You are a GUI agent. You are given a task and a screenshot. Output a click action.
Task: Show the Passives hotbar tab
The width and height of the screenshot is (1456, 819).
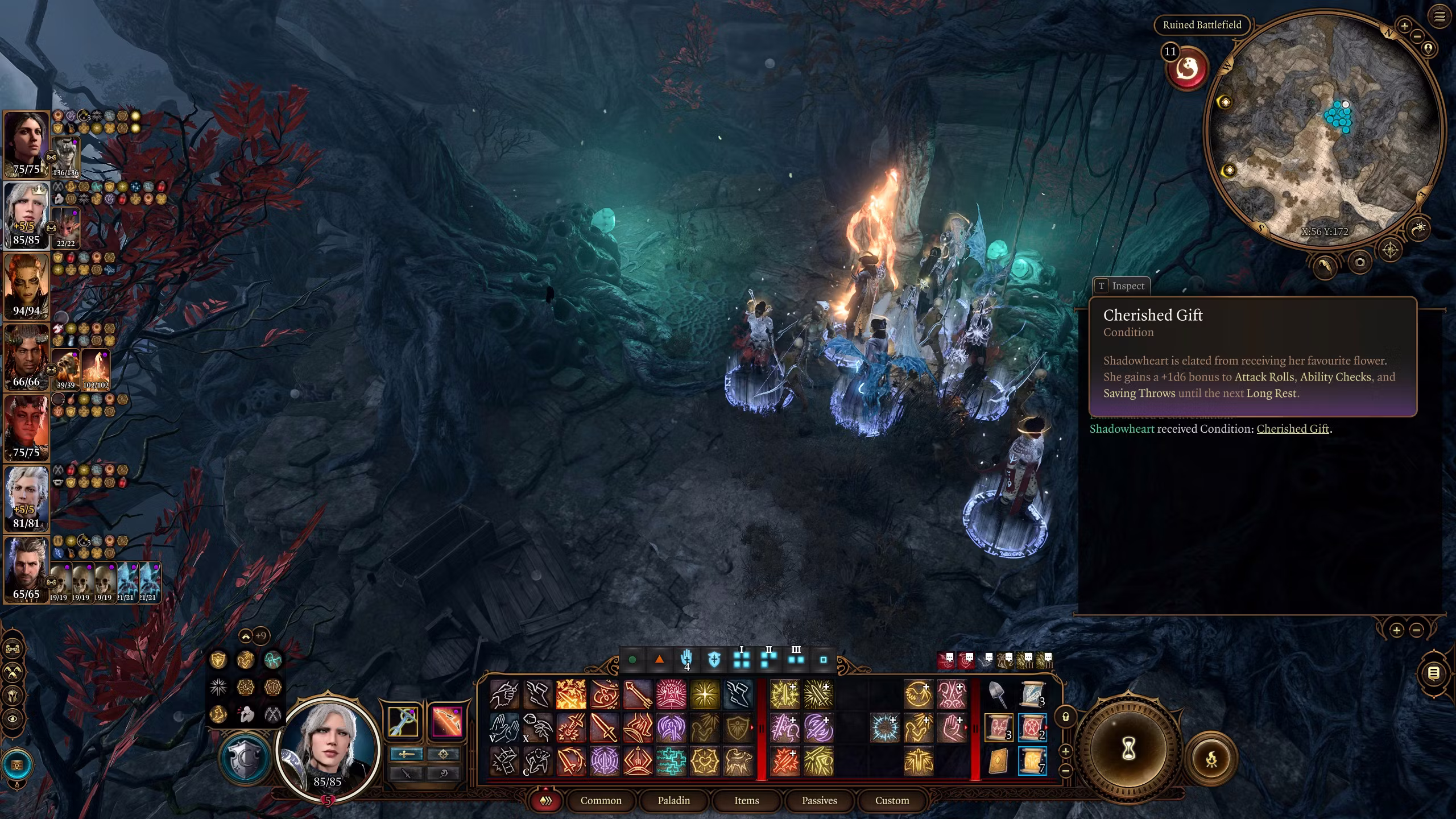tap(819, 800)
